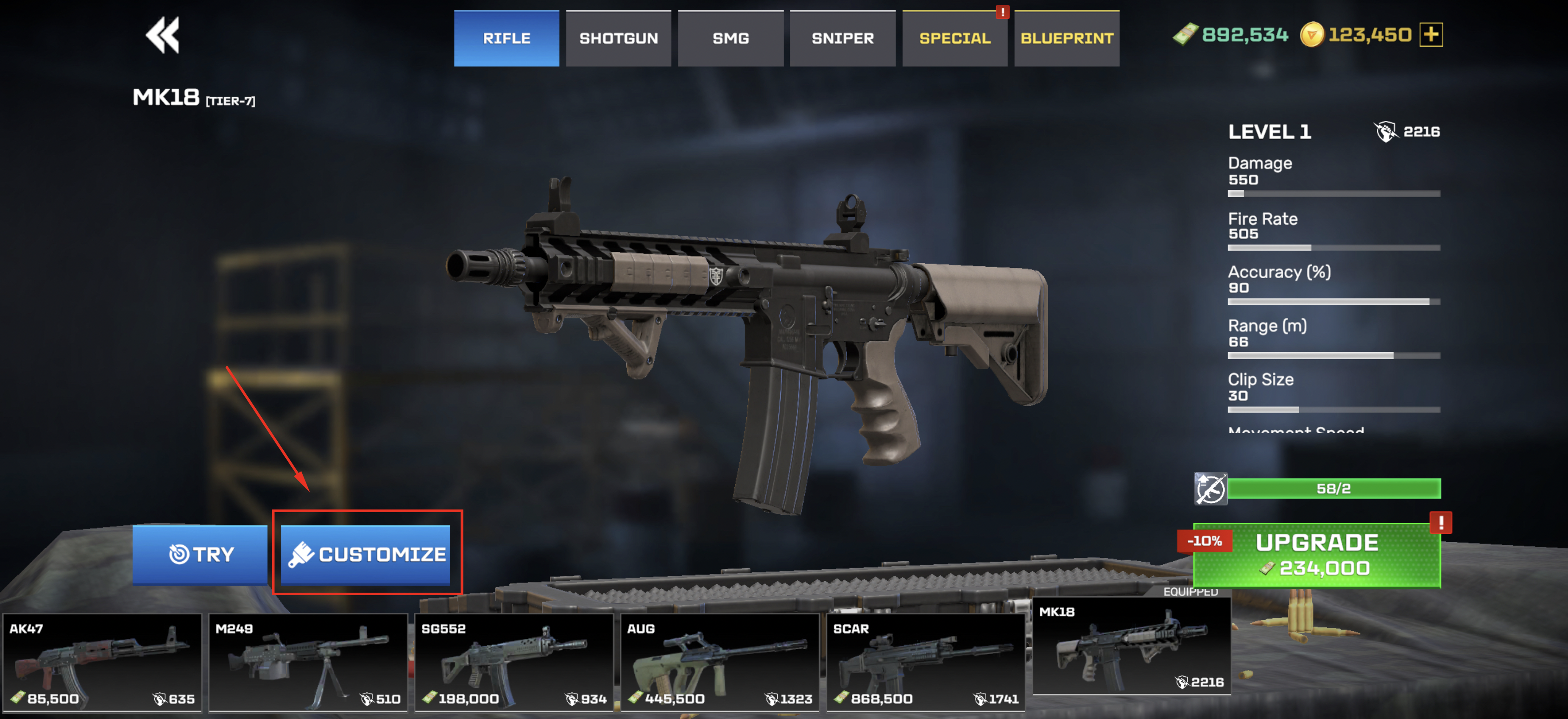The height and width of the screenshot is (719, 1568).
Task: Try out the MK18 rifle
Action: (x=200, y=554)
